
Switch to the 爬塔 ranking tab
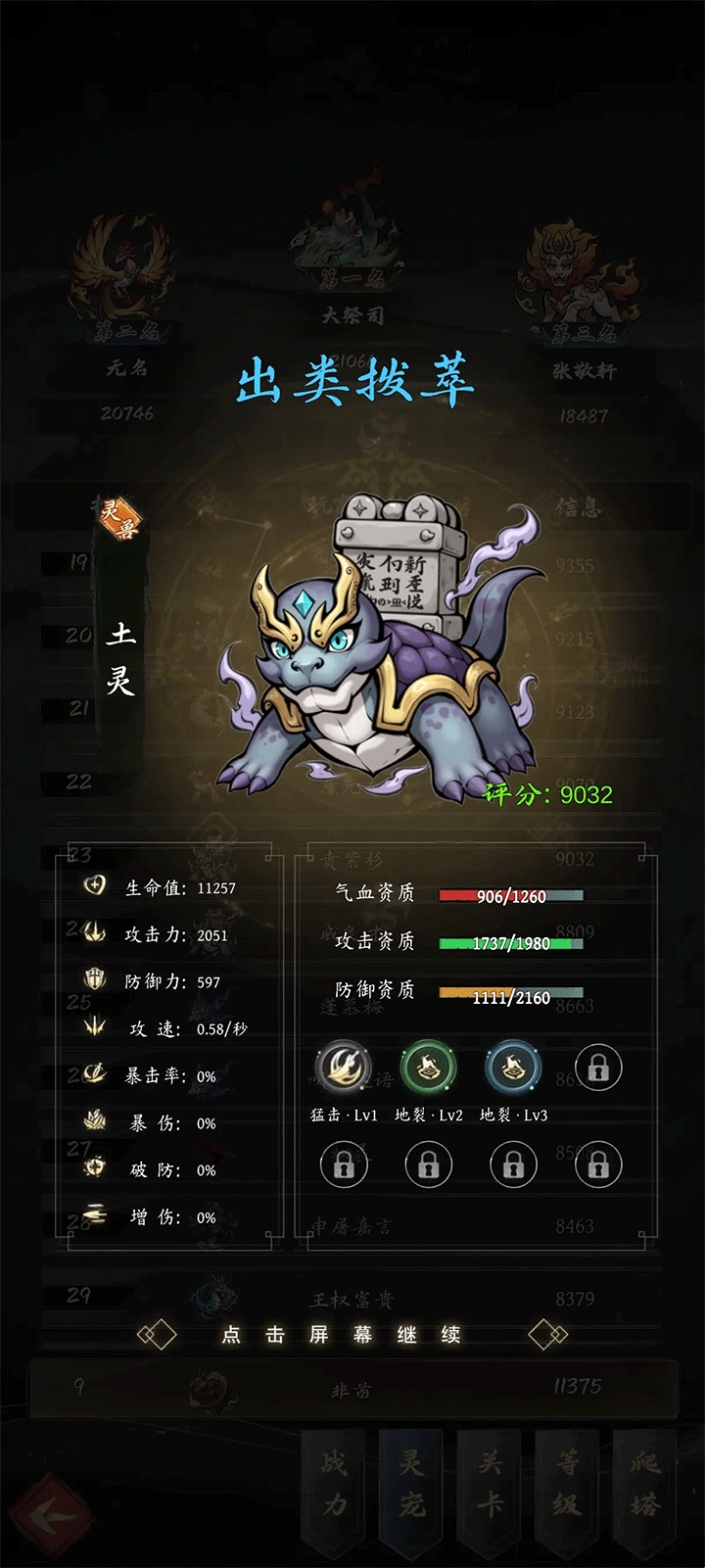644,1485
